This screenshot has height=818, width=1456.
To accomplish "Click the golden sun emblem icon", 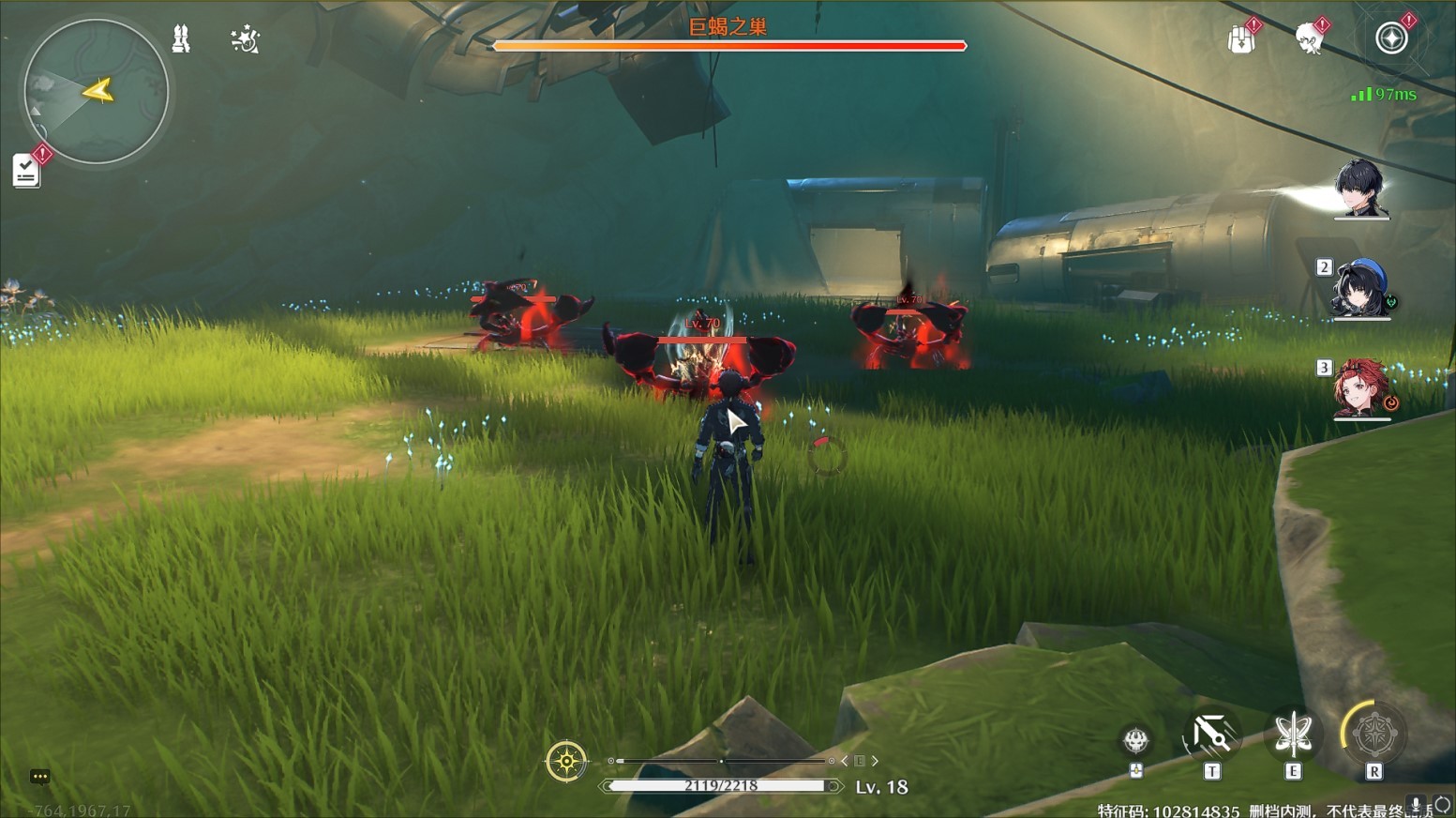I will point(566,761).
